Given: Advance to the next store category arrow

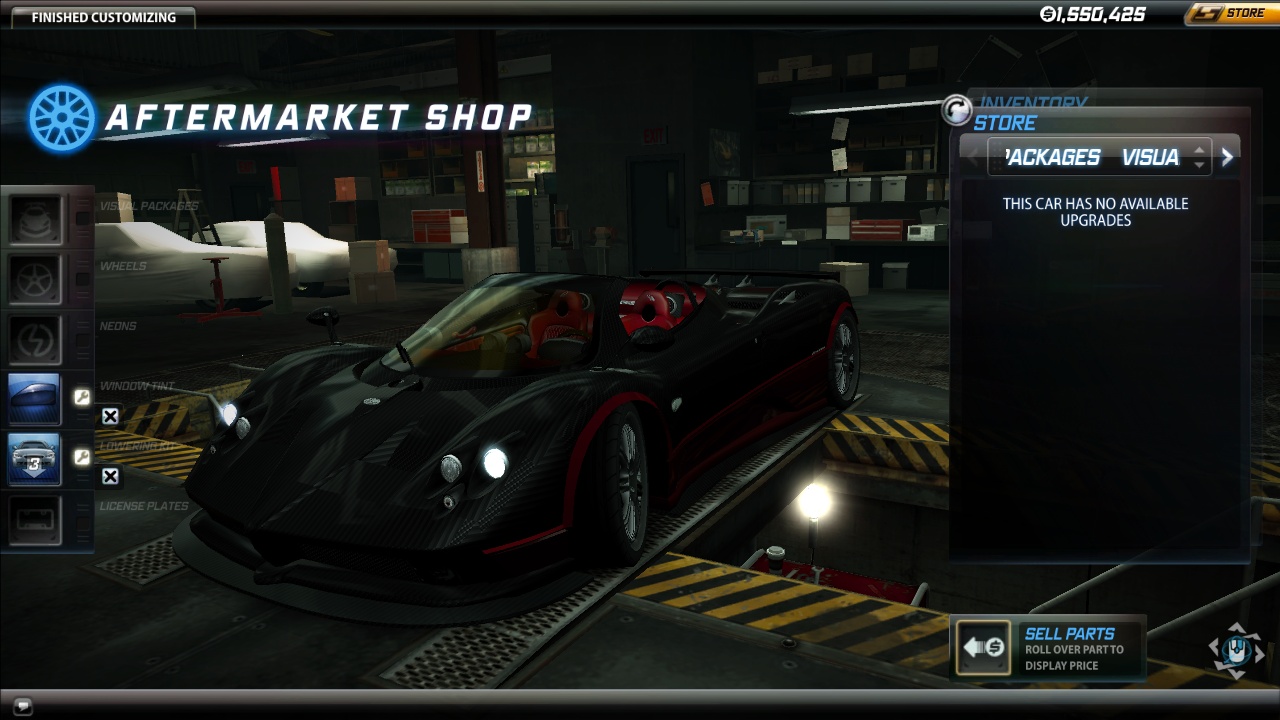Looking at the screenshot, I should click(1227, 157).
